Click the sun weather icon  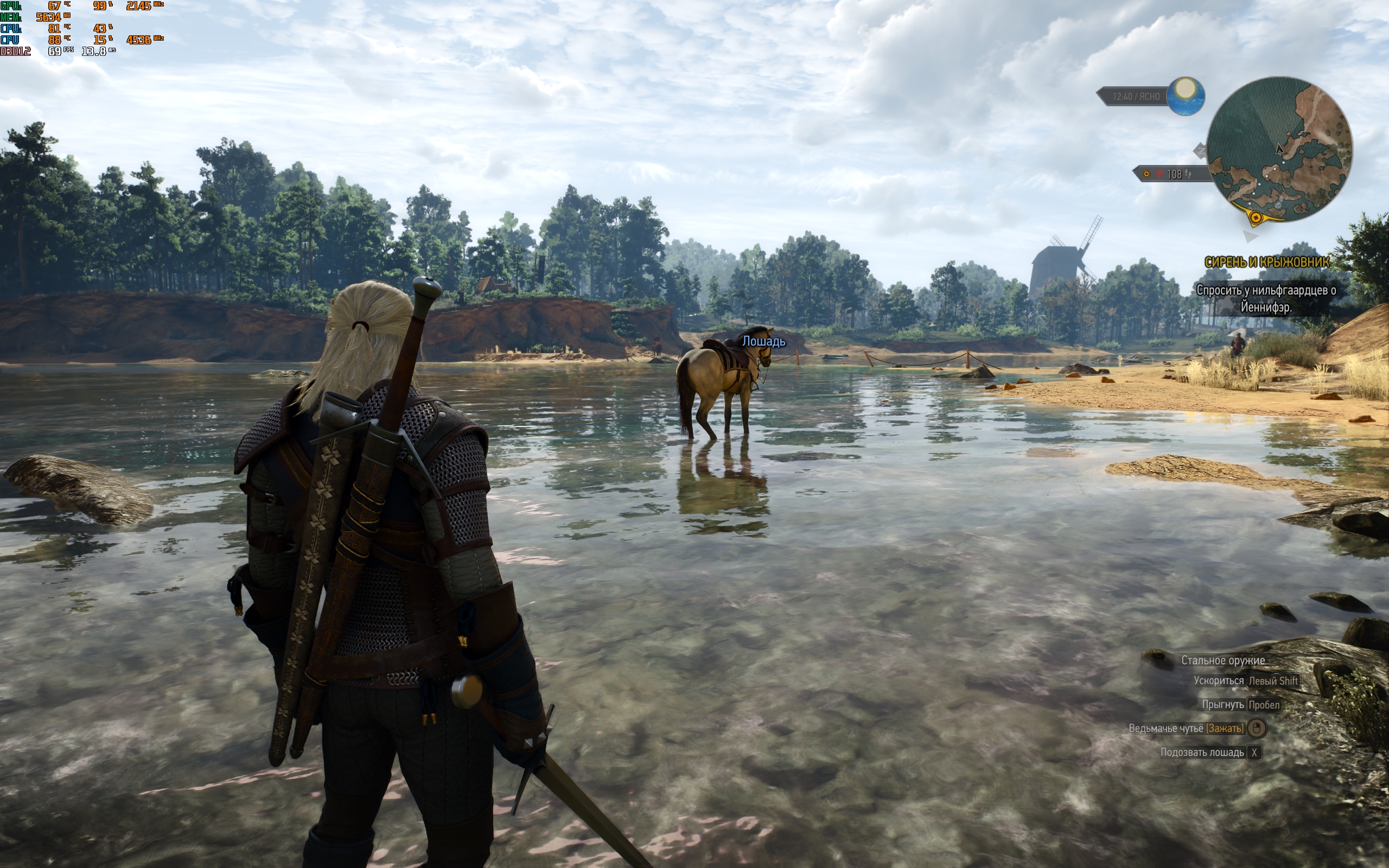1185,95
